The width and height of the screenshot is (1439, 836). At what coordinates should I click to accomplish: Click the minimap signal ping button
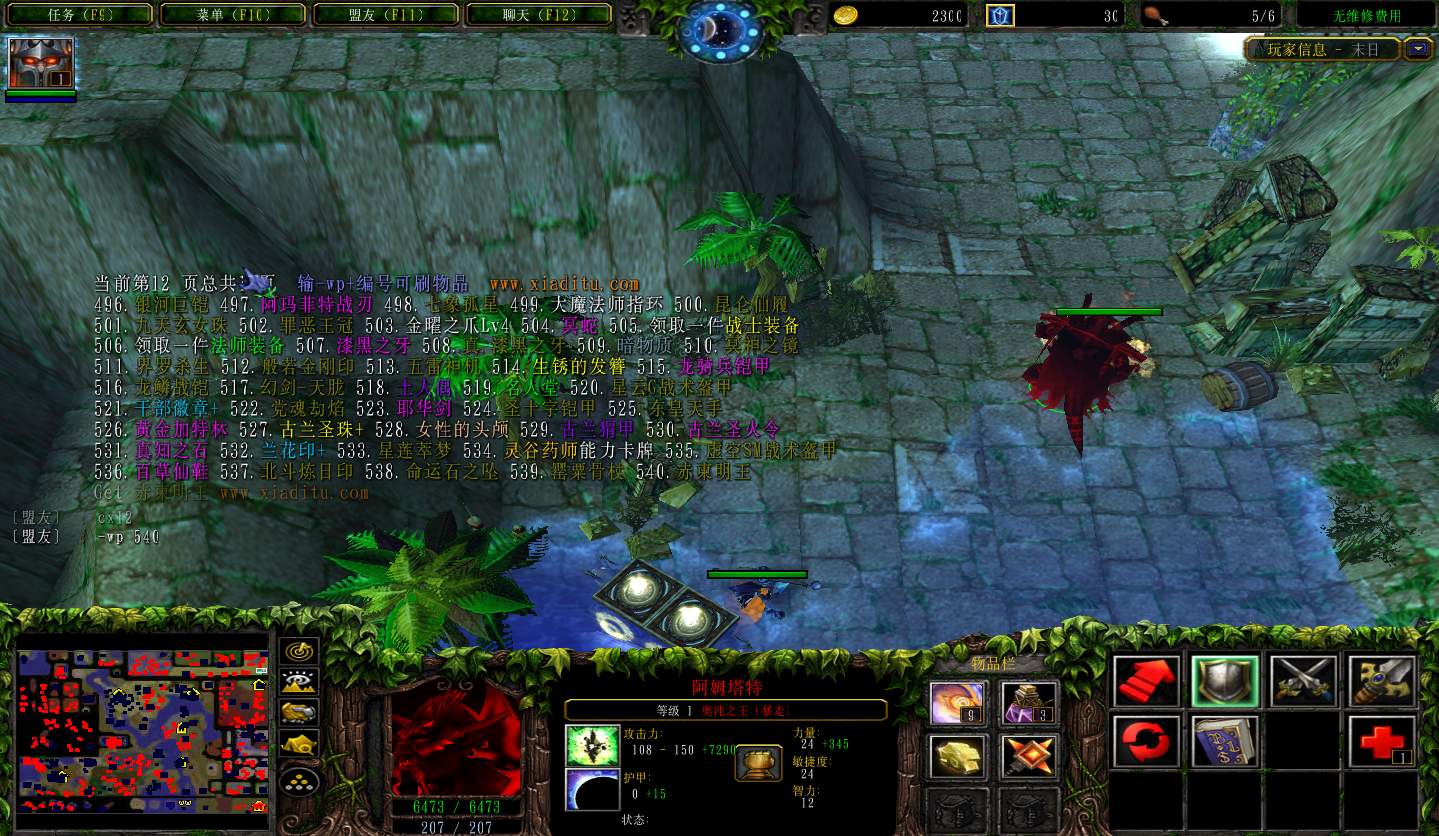pyautogui.click(x=299, y=651)
